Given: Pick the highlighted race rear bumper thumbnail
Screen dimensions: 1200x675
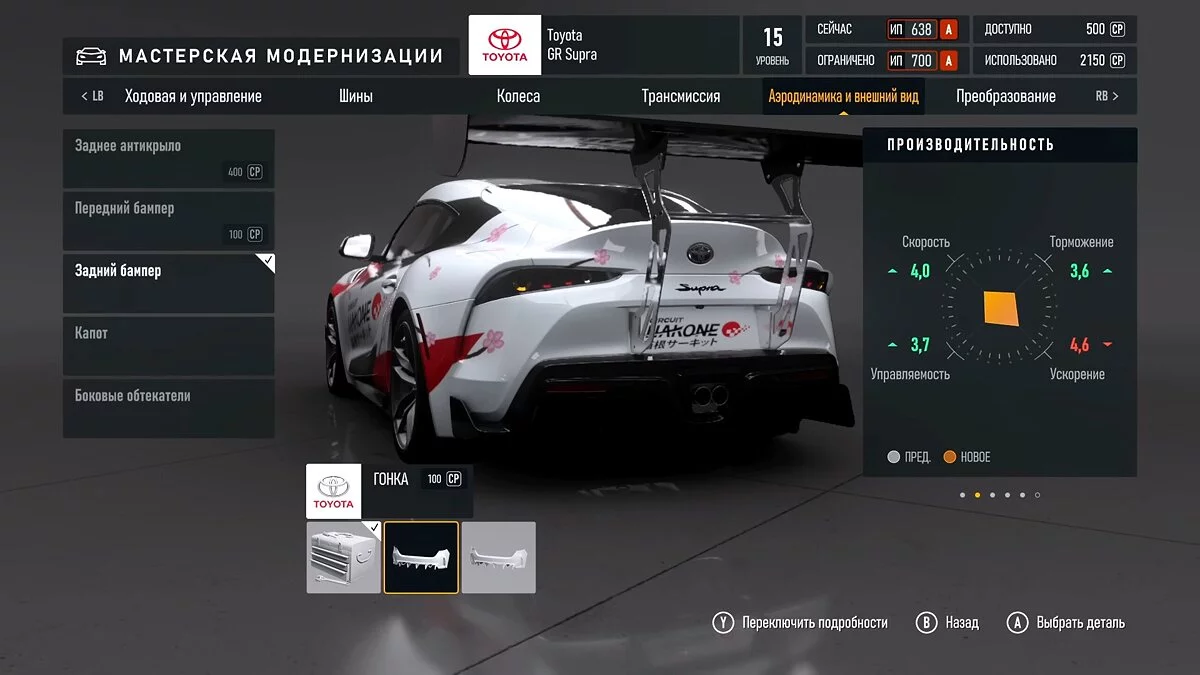Looking at the screenshot, I should [421, 557].
